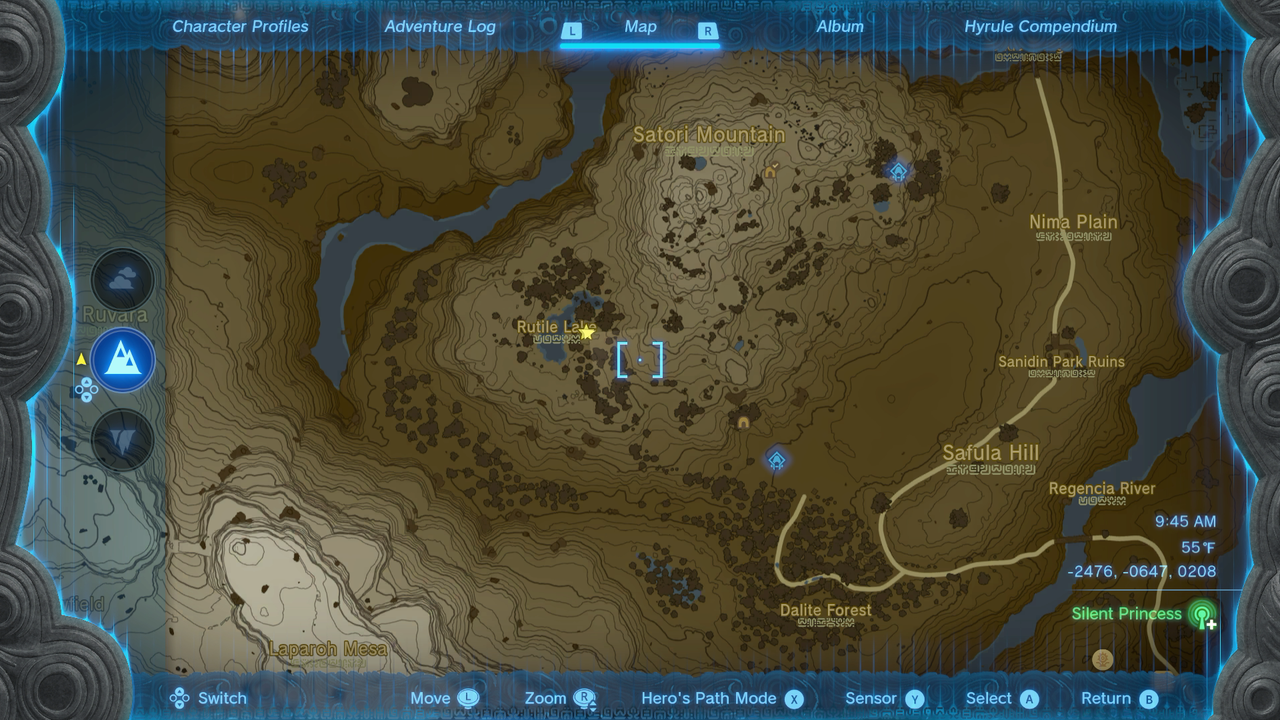Click the R shoulder button icon beside Map
The width and height of the screenshot is (1280, 720).
point(707,31)
